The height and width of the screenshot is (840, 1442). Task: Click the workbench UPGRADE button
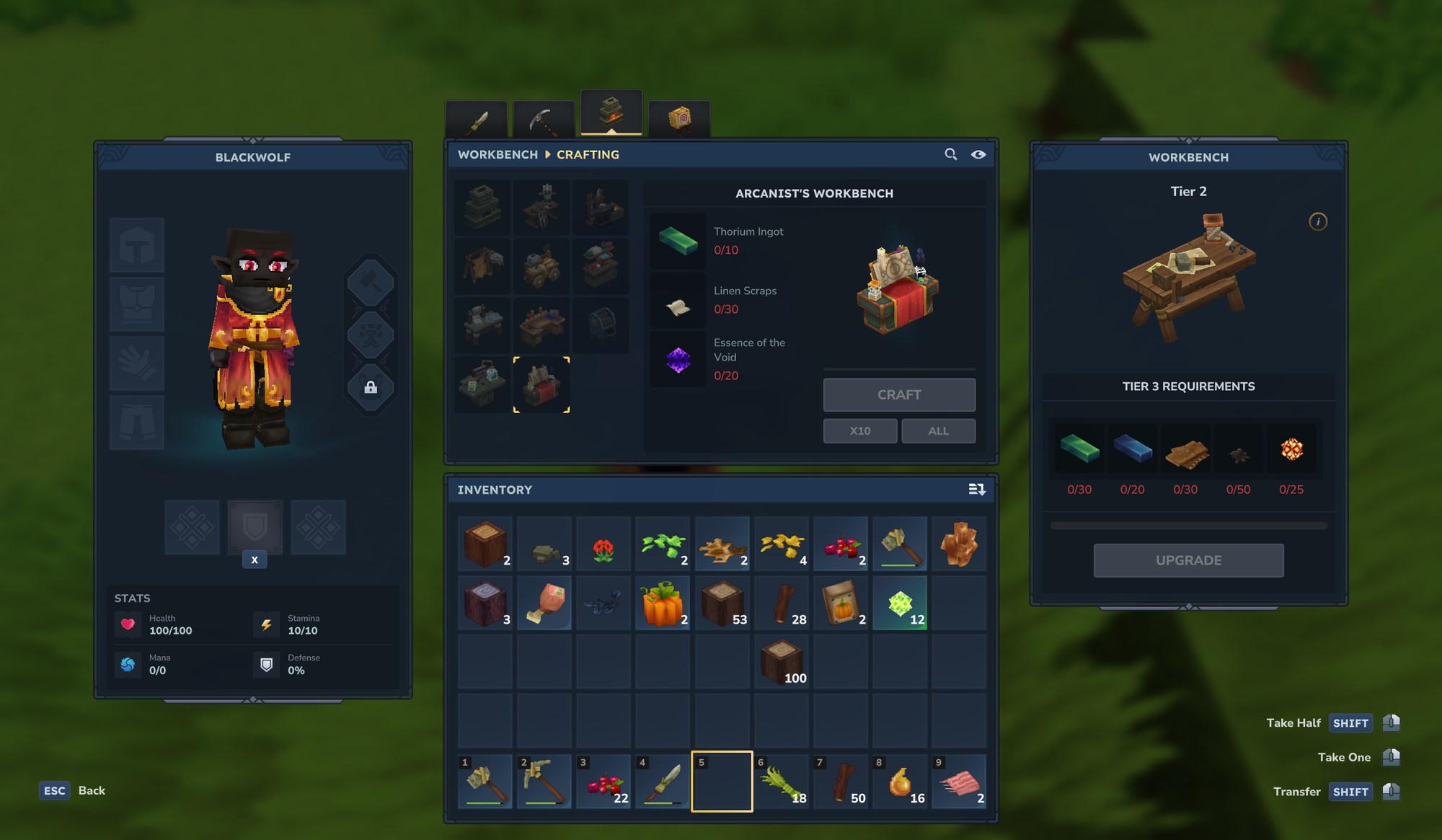(x=1188, y=560)
